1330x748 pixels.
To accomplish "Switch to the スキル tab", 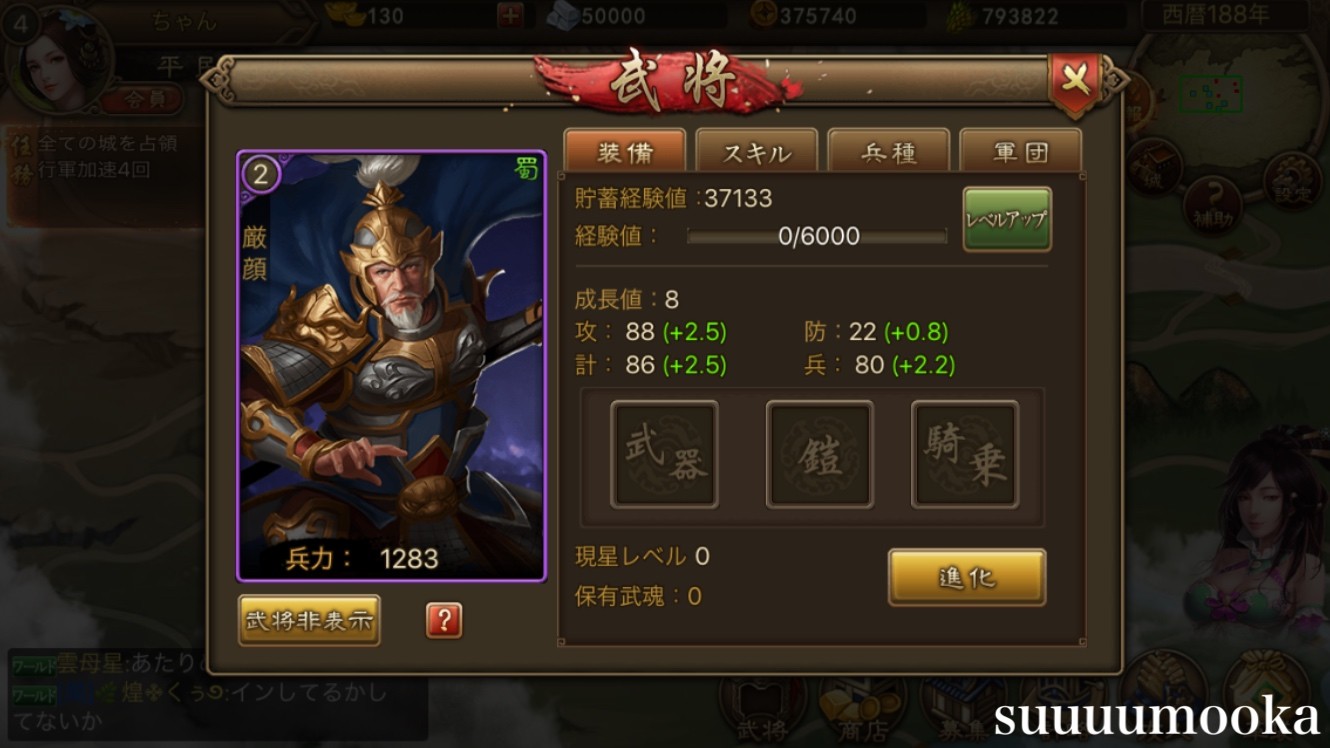I will [x=757, y=150].
